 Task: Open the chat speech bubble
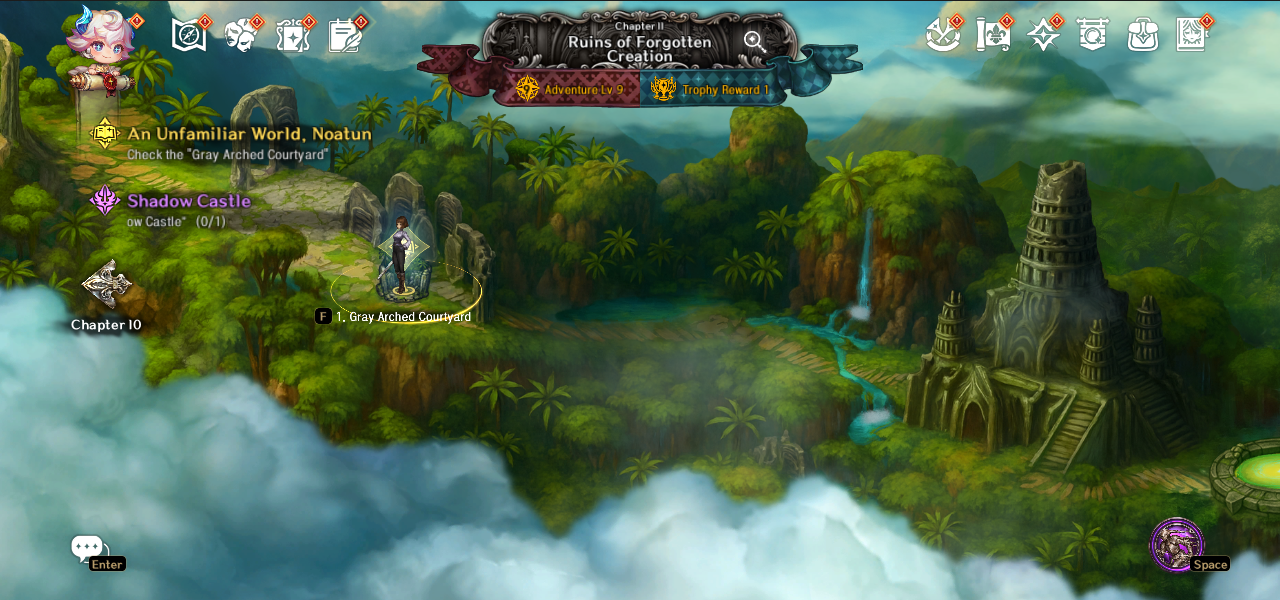tap(86, 547)
